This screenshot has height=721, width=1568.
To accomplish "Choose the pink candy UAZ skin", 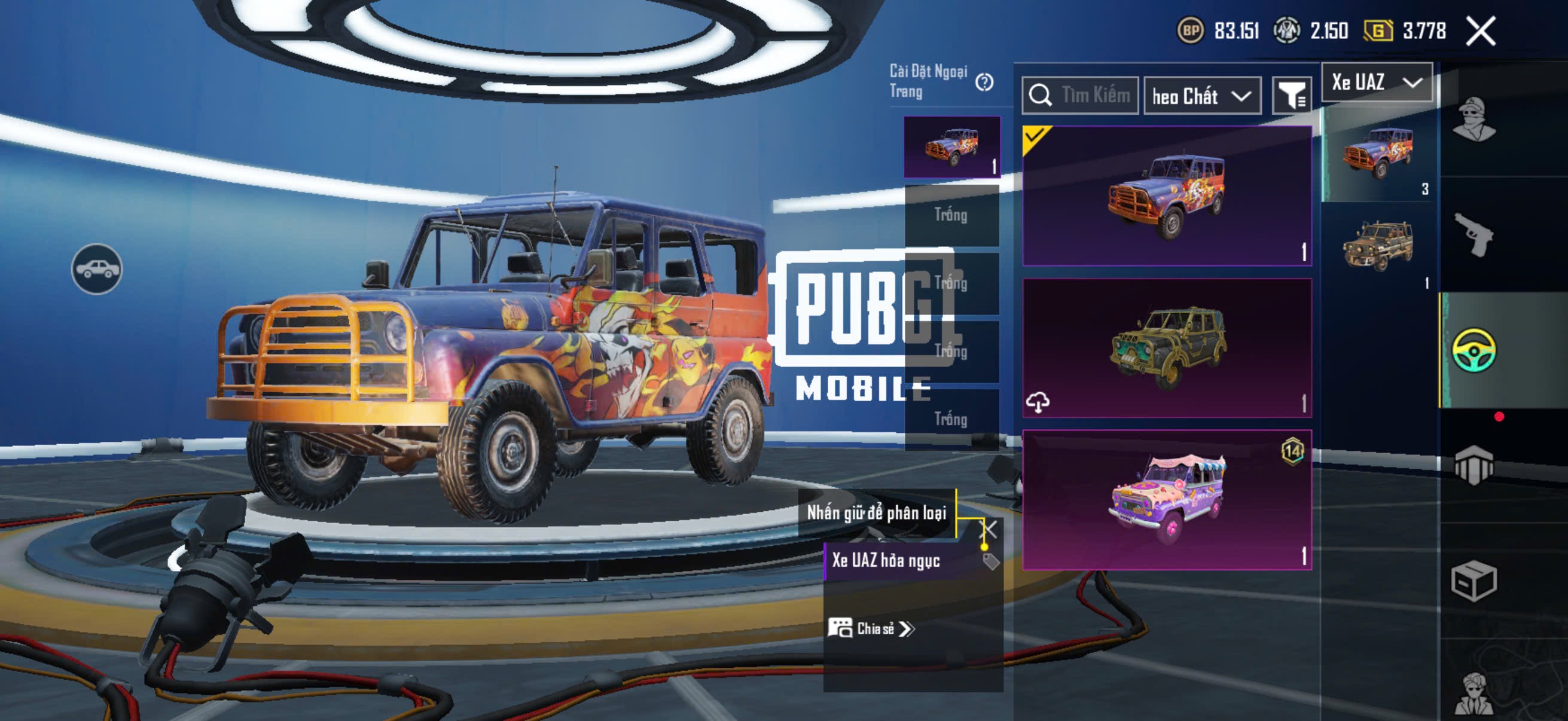I will click(x=1167, y=500).
